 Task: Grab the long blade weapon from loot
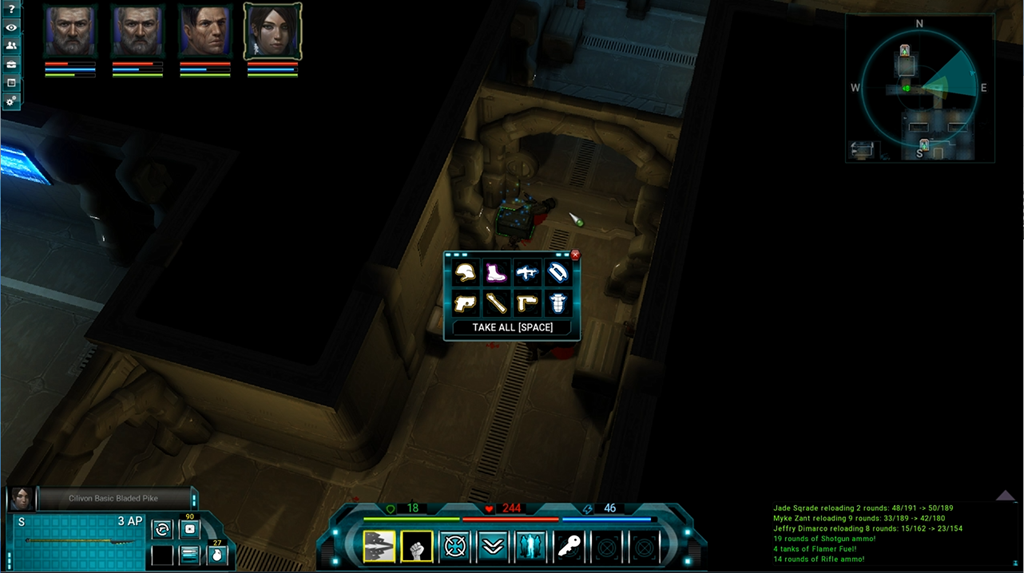coord(496,302)
